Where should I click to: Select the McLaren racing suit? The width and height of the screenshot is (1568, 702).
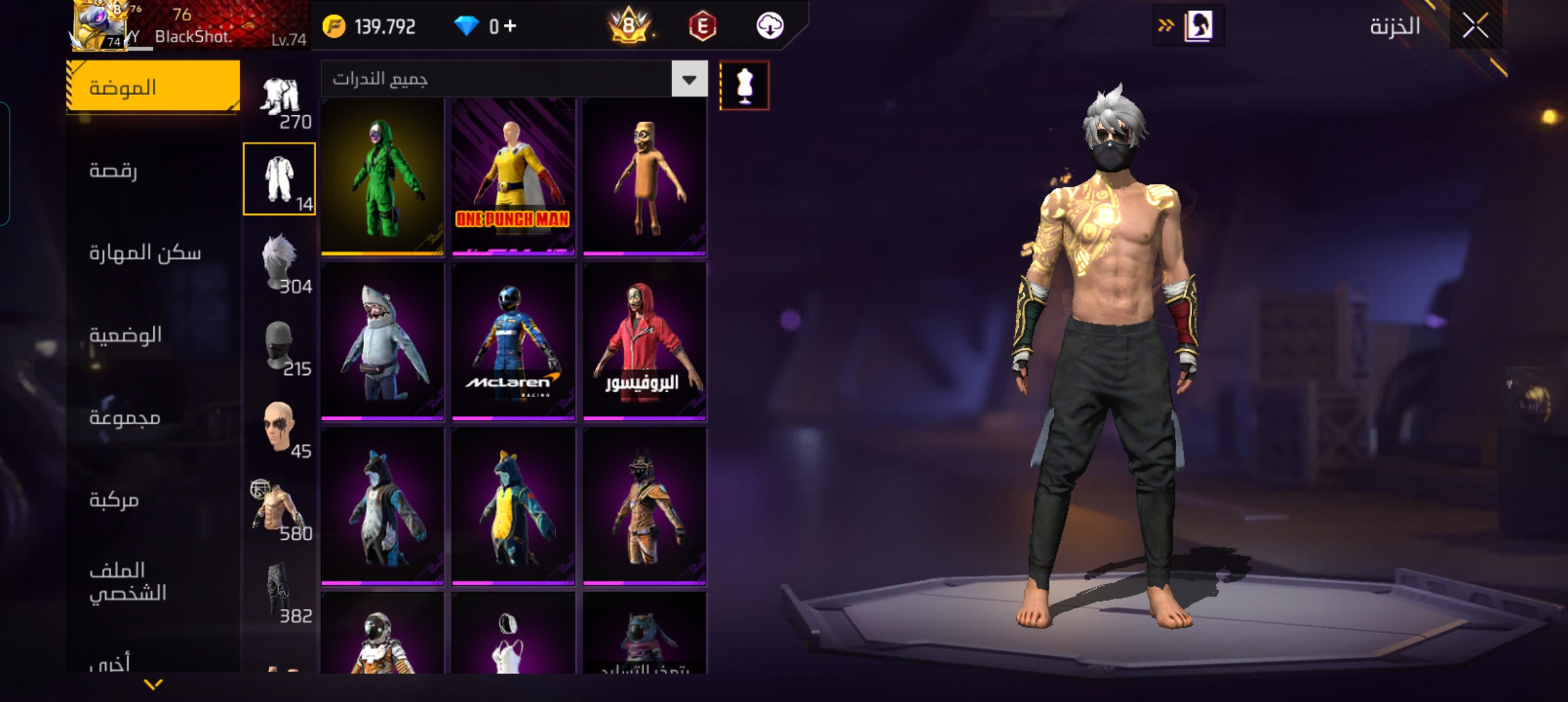point(514,341)
